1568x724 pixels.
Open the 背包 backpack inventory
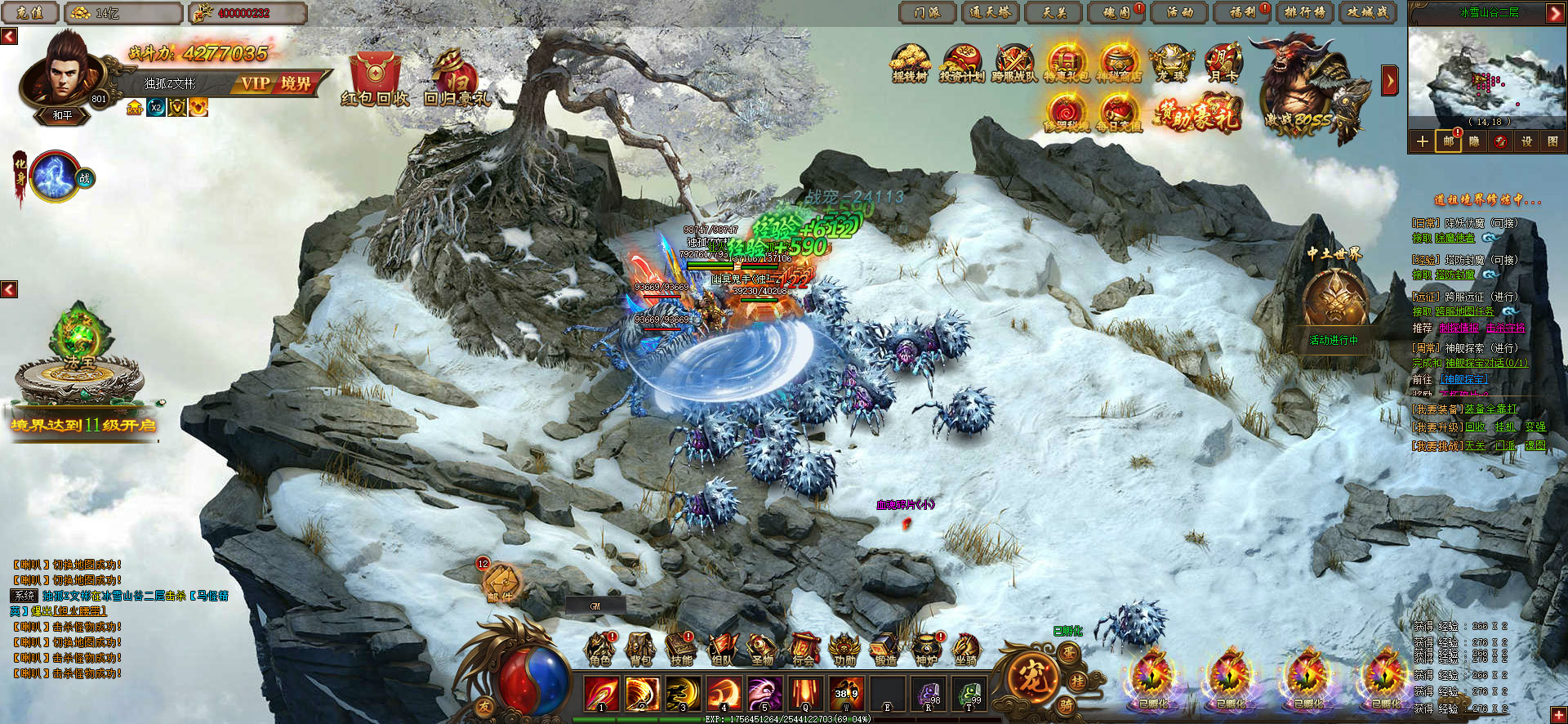[x=641, y=650]
